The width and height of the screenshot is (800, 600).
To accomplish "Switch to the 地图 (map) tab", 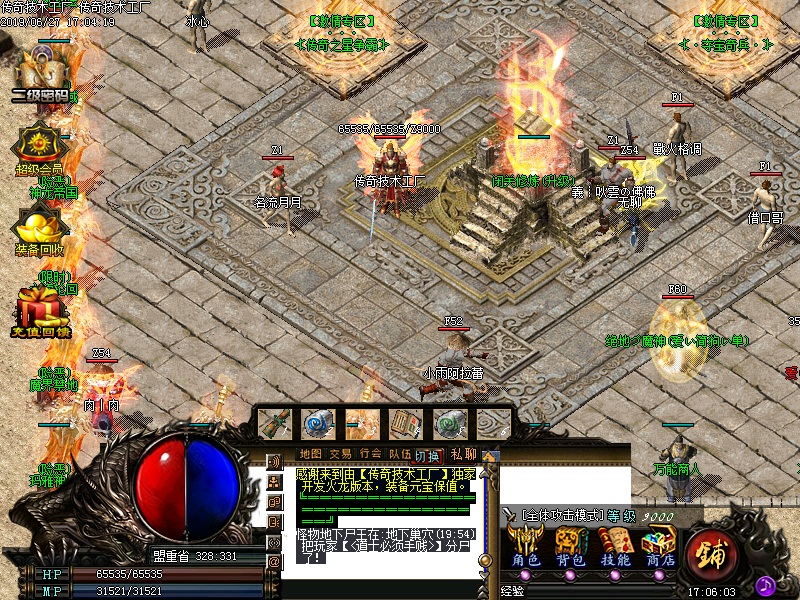I will [311, 454].
